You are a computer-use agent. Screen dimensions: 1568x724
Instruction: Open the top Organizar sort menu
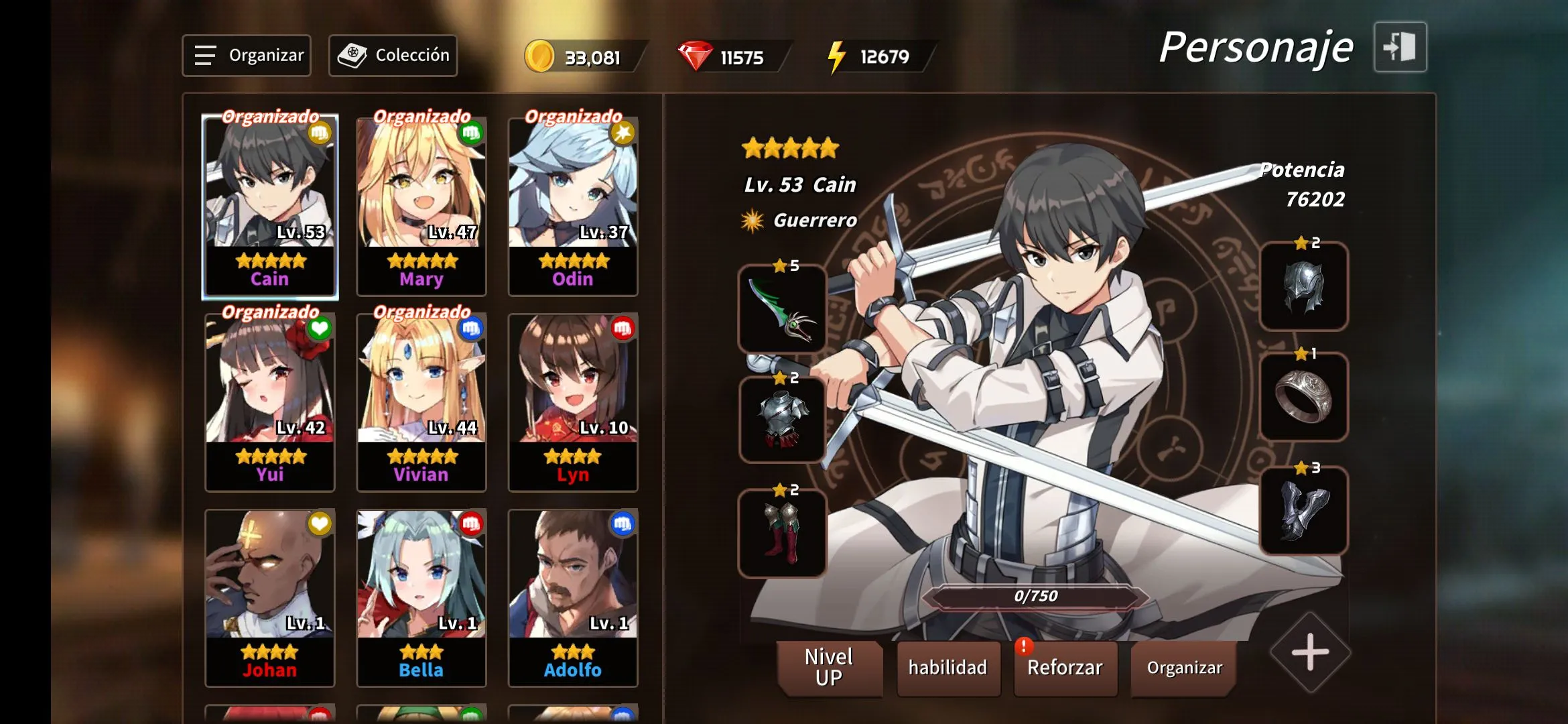(x=247, y=56)
